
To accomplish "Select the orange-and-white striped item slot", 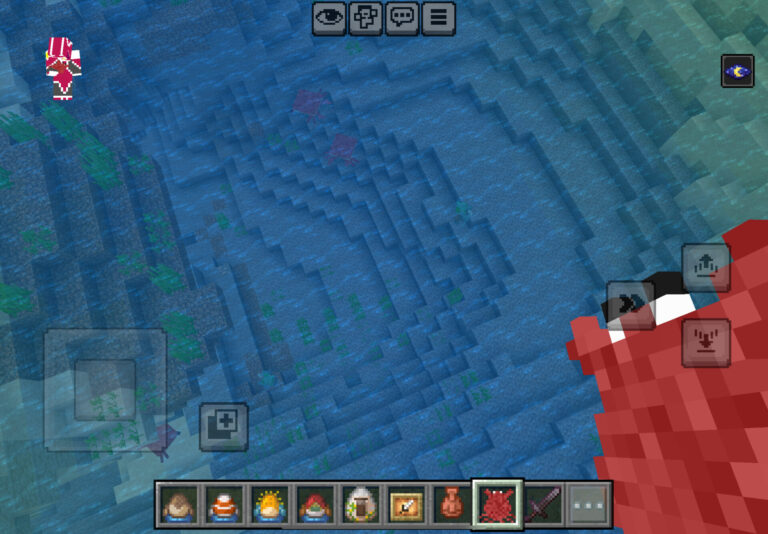I will 224,505.
